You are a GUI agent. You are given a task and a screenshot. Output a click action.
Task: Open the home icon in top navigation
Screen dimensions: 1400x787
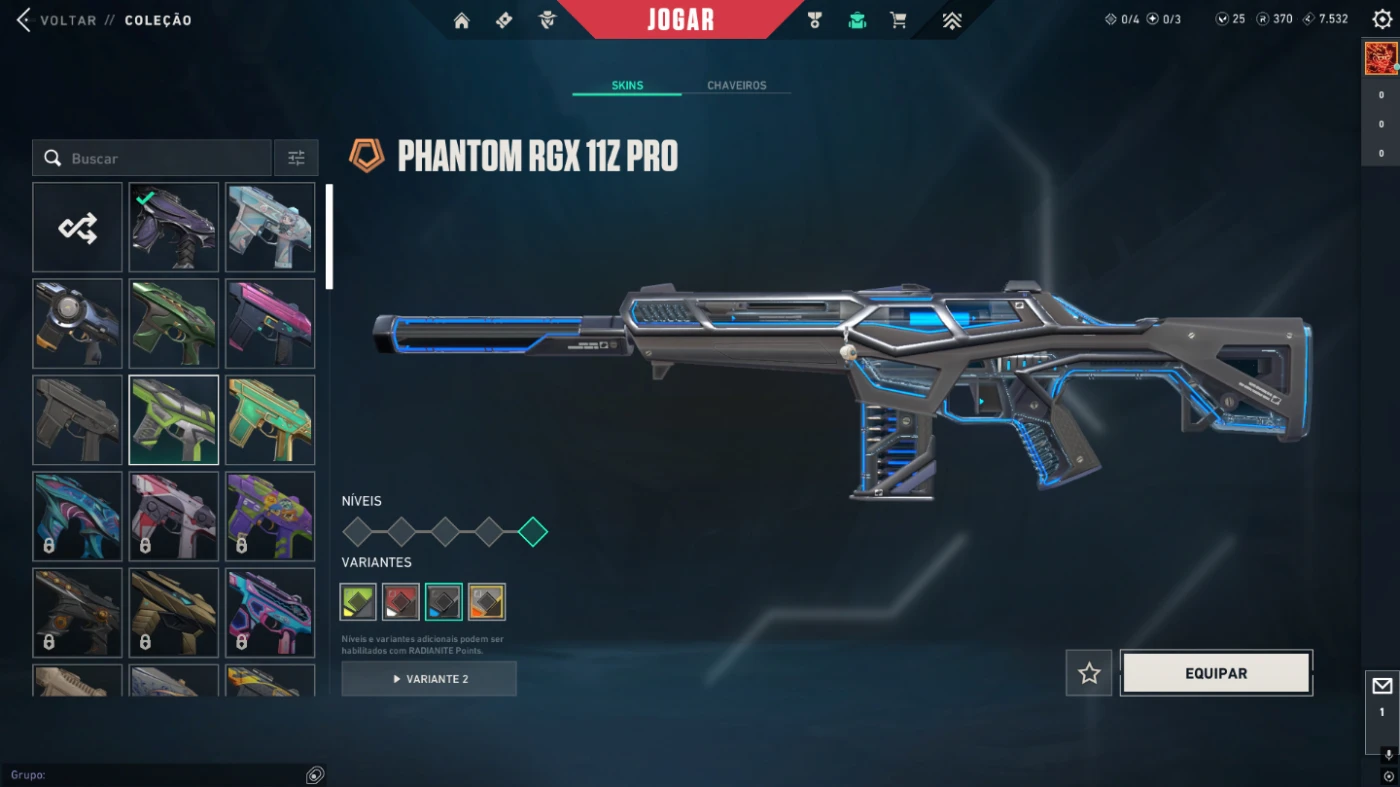pyautogui.click(x=461, y=21)
